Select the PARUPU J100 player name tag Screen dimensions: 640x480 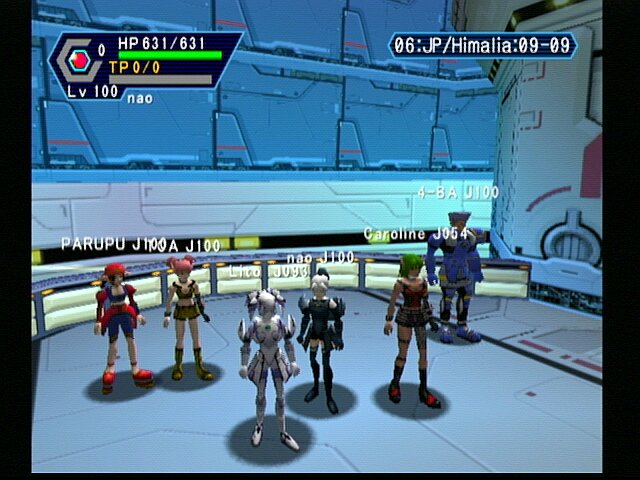(x=111, y=243)
